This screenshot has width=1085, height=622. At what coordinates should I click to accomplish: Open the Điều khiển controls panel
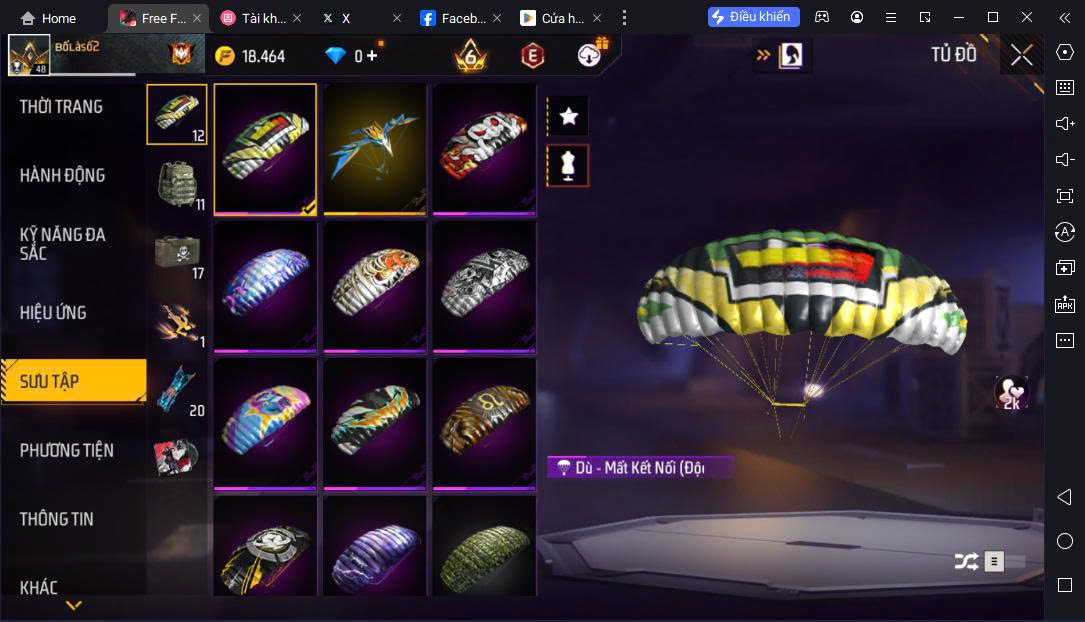pos(753,17)
